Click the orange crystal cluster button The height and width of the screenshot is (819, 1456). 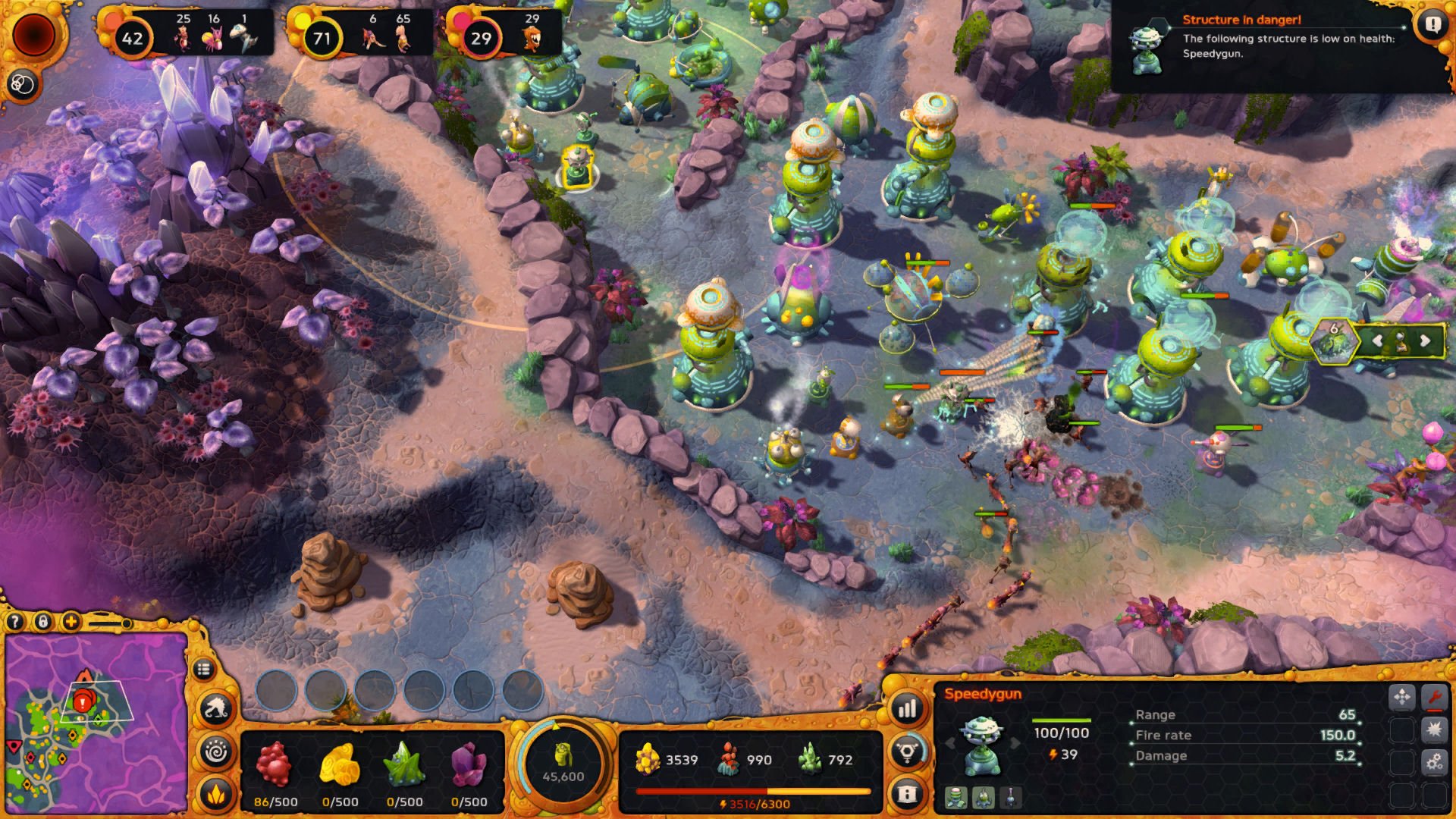coord(216,793)
